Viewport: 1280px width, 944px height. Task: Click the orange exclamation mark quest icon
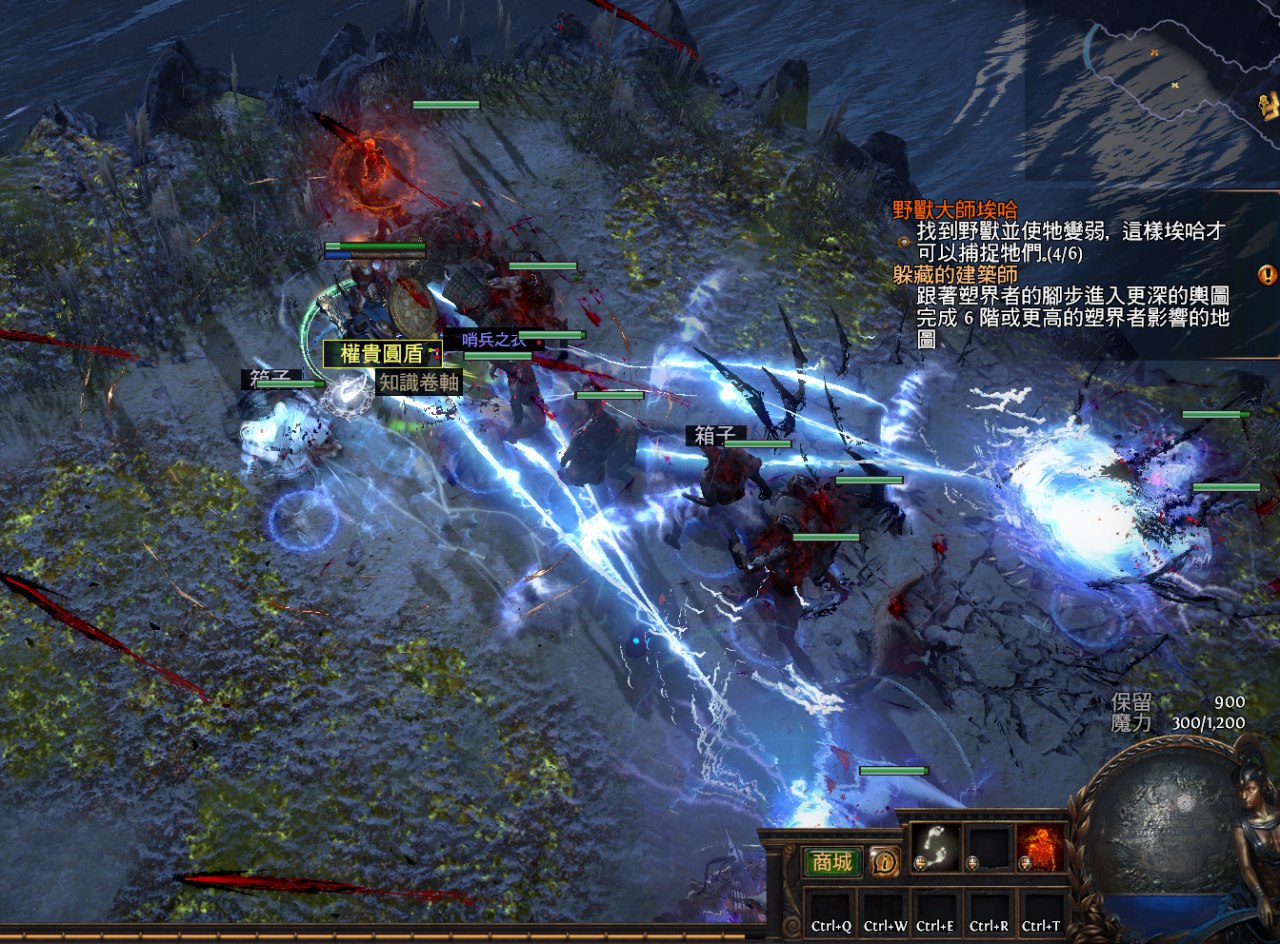tap(1267, 274)
